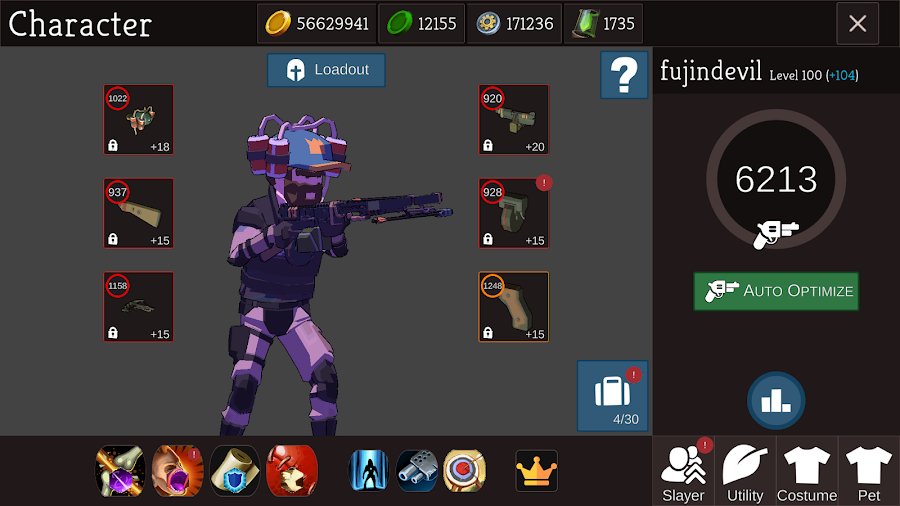This screenshot has height=506, width=900.
Task: Switch to the Costume tab
Action: click(x=807, y=471)
